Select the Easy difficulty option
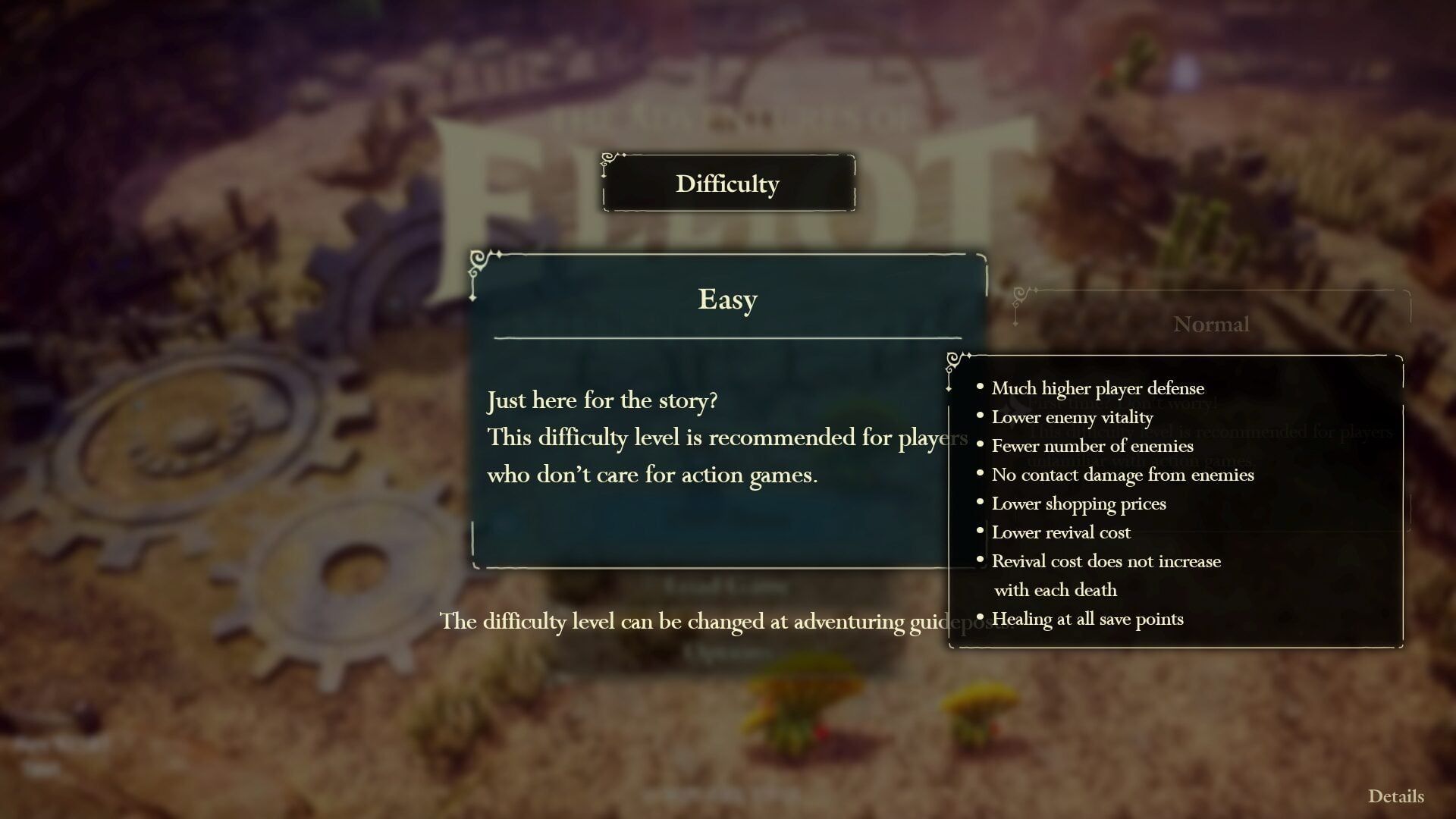This screenshot has width=1456, height=819. click(726, 300)
